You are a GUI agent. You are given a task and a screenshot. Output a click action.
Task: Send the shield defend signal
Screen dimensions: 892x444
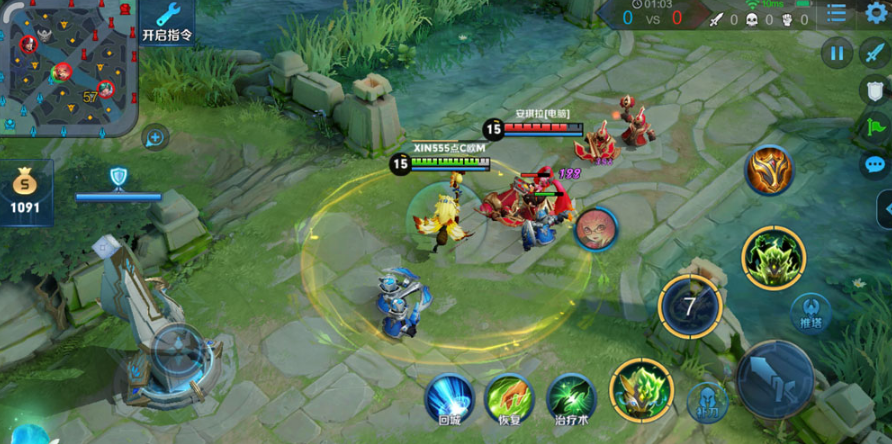(x=876, y=91)
